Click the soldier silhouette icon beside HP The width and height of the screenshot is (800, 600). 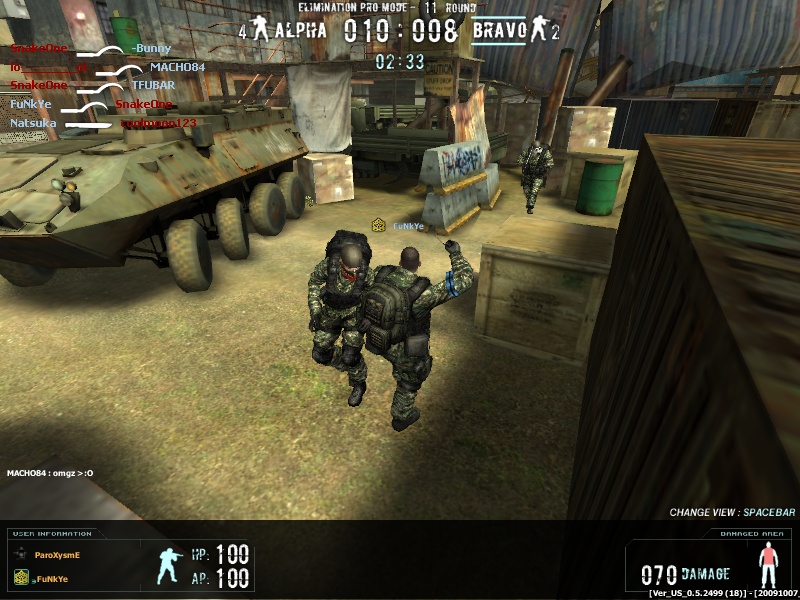tap(169, 565)
